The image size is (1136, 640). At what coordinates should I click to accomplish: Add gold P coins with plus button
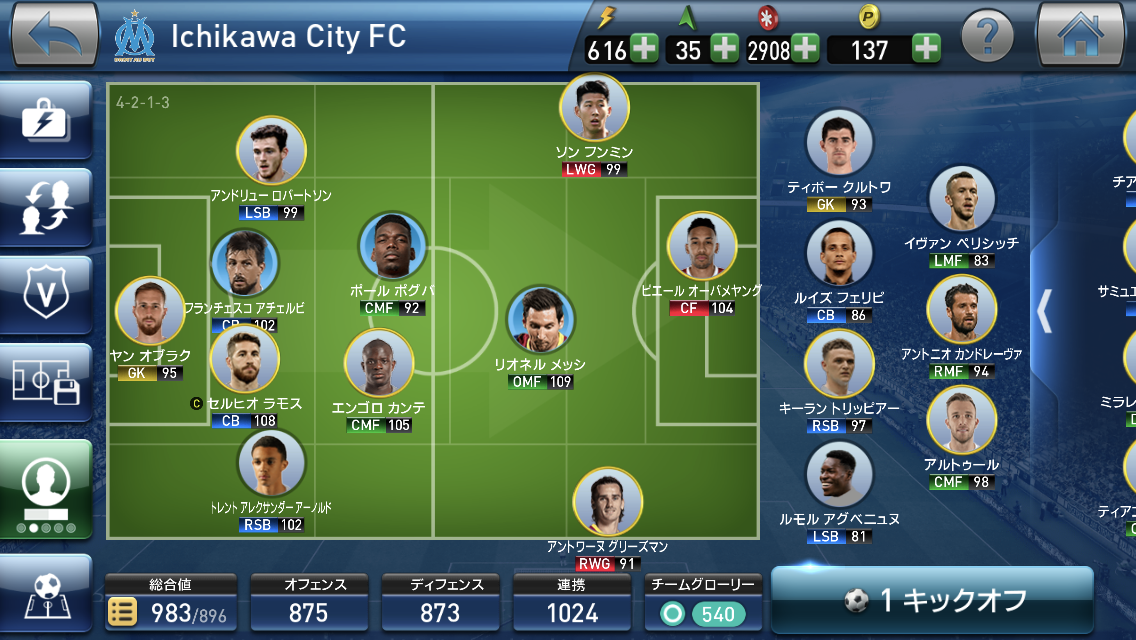tap(926, 48)
